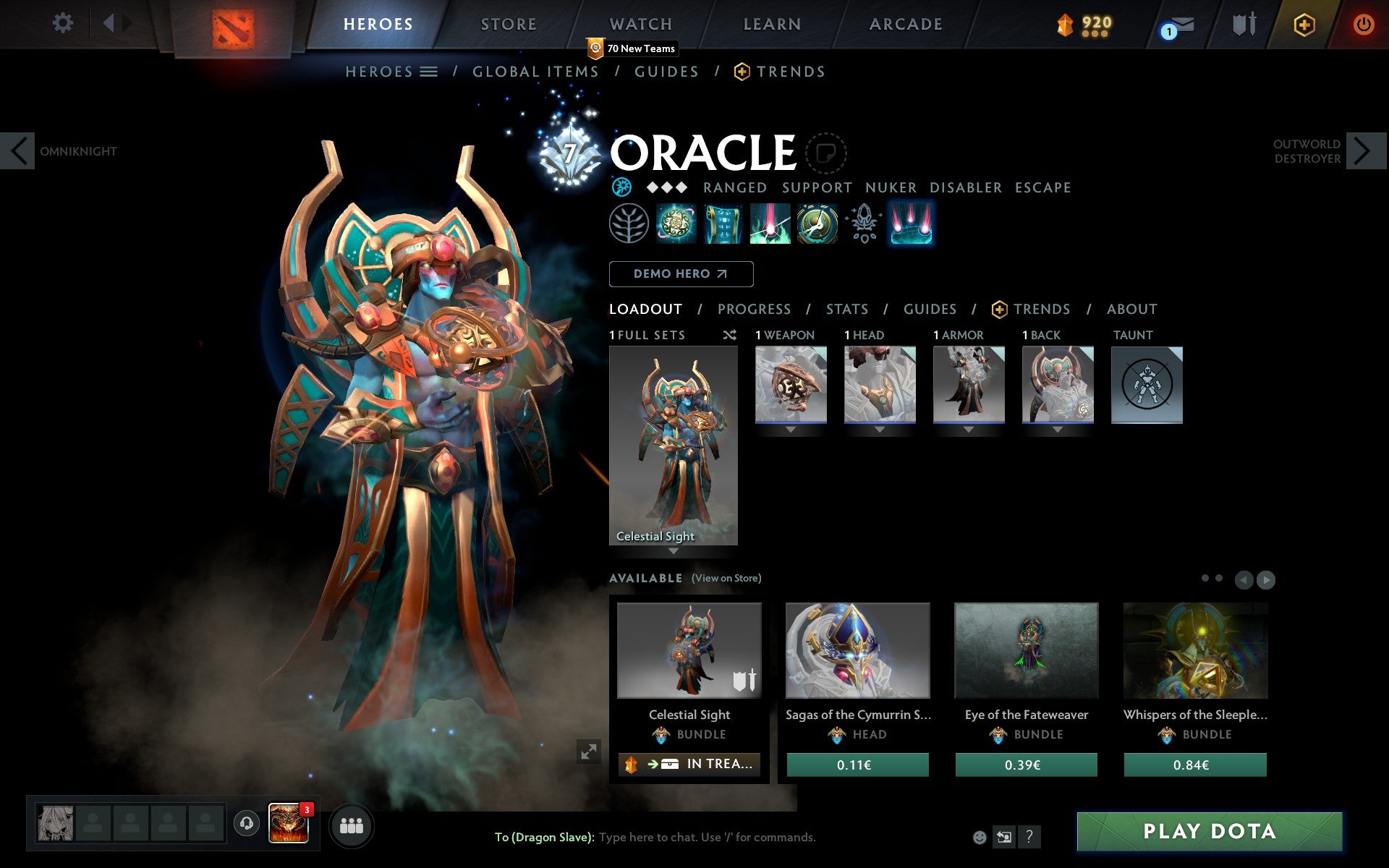Viewport: 1389px width, 868px height.
Task: Open the armory shield-and-sword icon
Action: [1243, 23]
